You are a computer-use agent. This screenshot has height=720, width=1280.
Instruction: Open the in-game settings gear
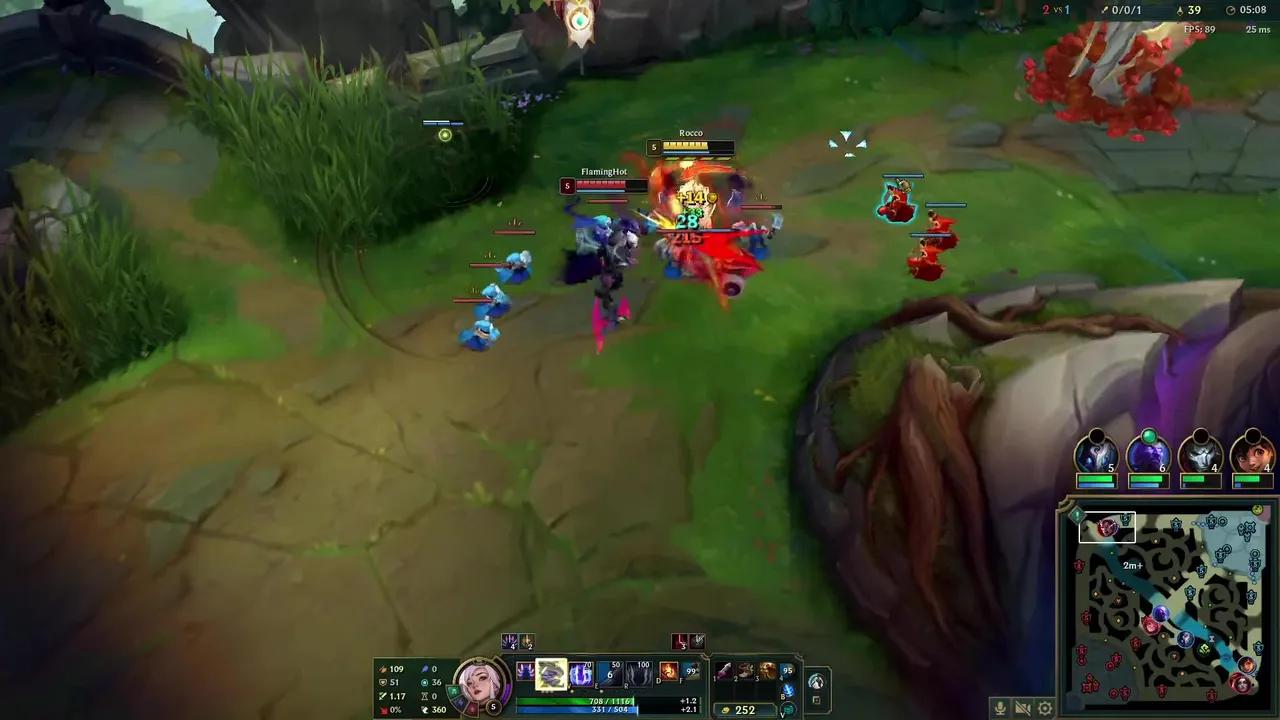coord(1044,707)
